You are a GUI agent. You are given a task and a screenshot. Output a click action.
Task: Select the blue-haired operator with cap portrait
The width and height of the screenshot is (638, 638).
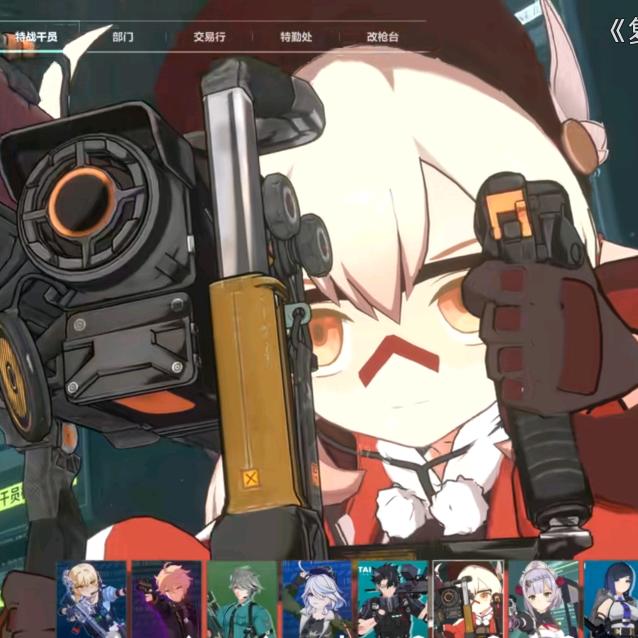pyautogui.click(x=316, y=599)
